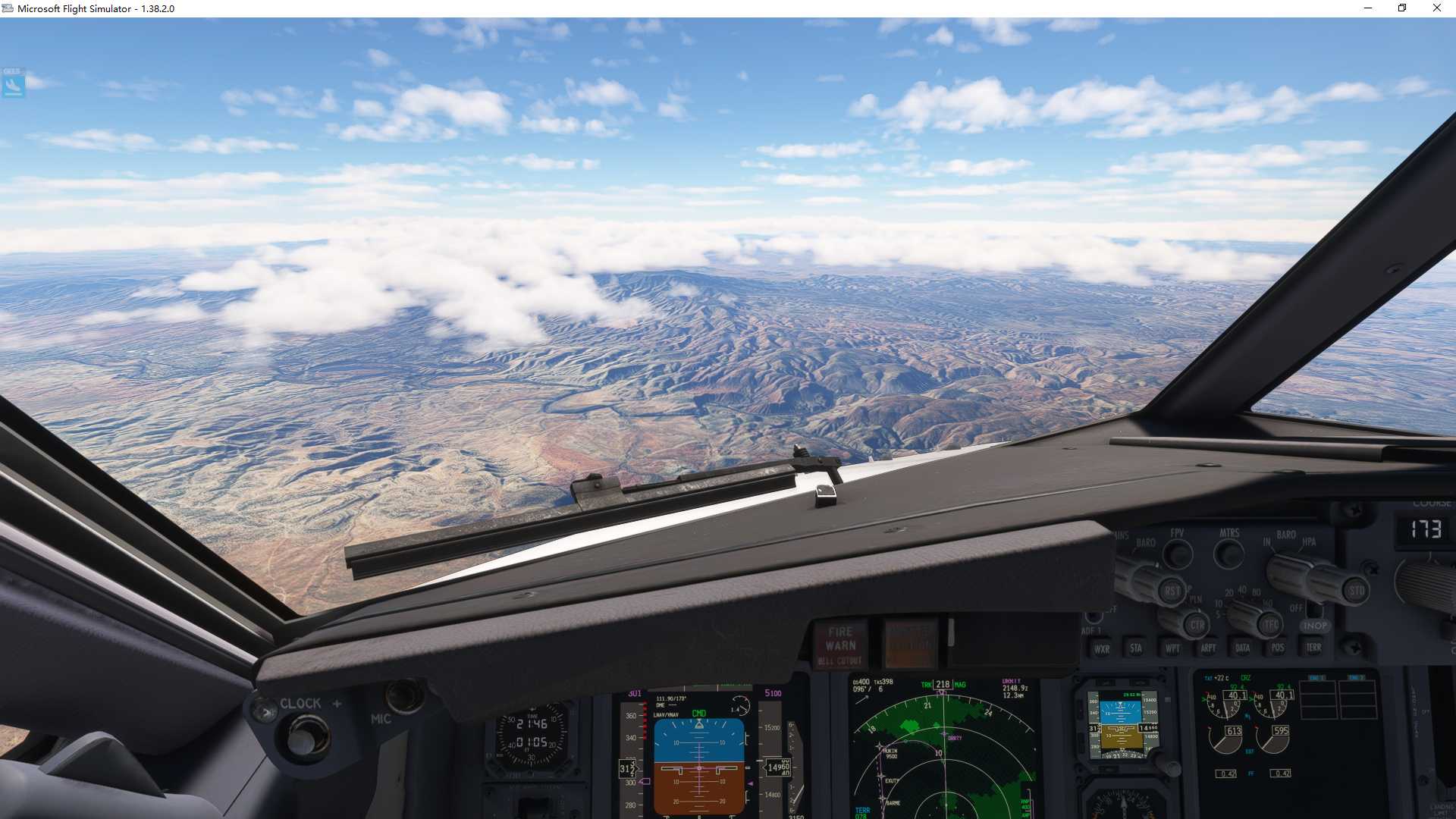This screenshot has width=1456, height=819.
Task: Enable the TERR terrain display button
Action: pos(1313,647)
